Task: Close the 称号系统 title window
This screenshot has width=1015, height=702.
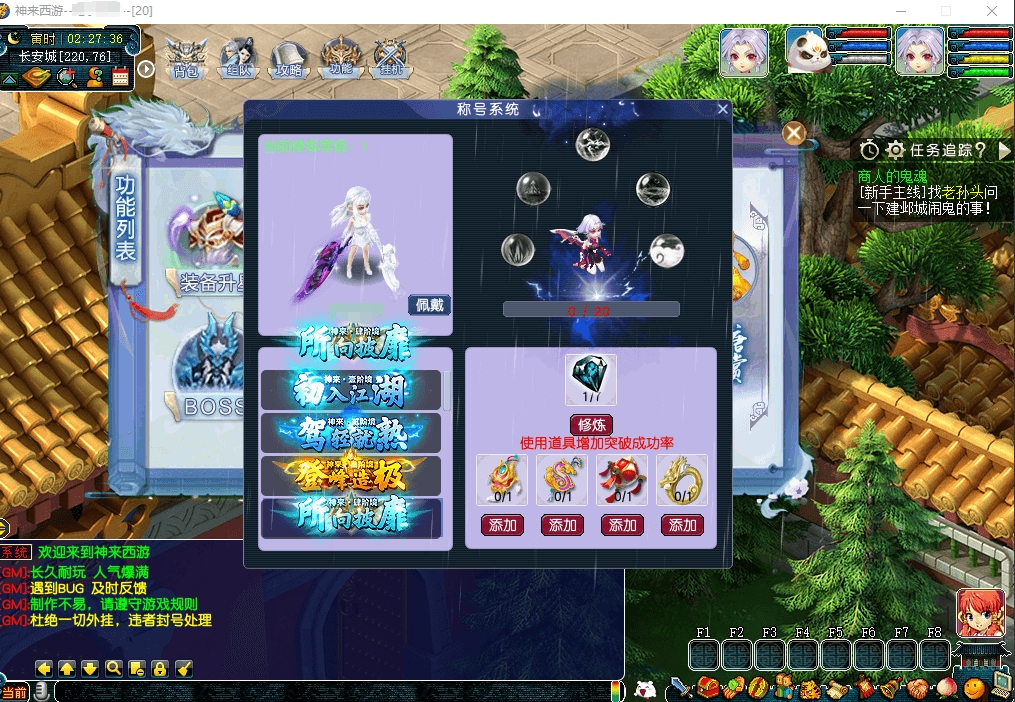Action: [x=723, y=109]
